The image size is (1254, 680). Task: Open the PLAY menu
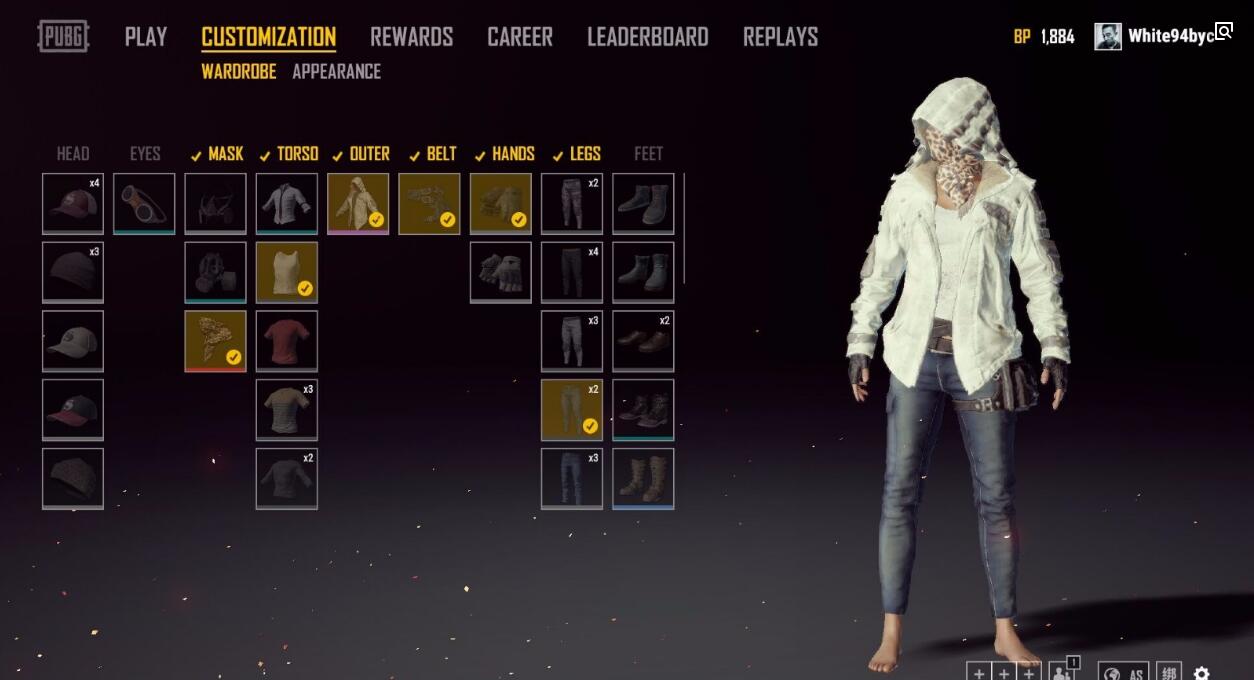[145, 37]
